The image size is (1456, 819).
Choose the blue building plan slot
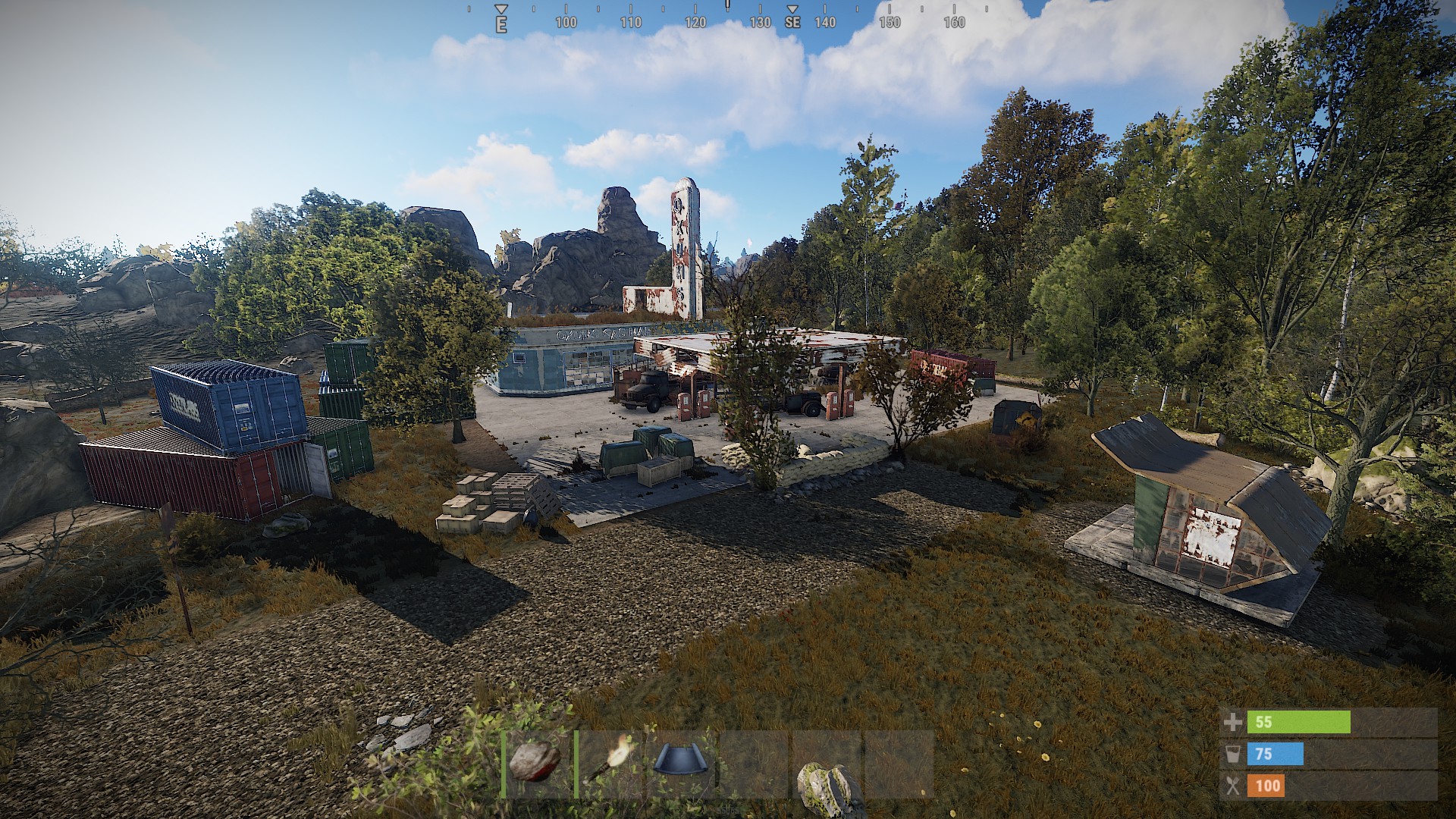click(x=681, y=763)
